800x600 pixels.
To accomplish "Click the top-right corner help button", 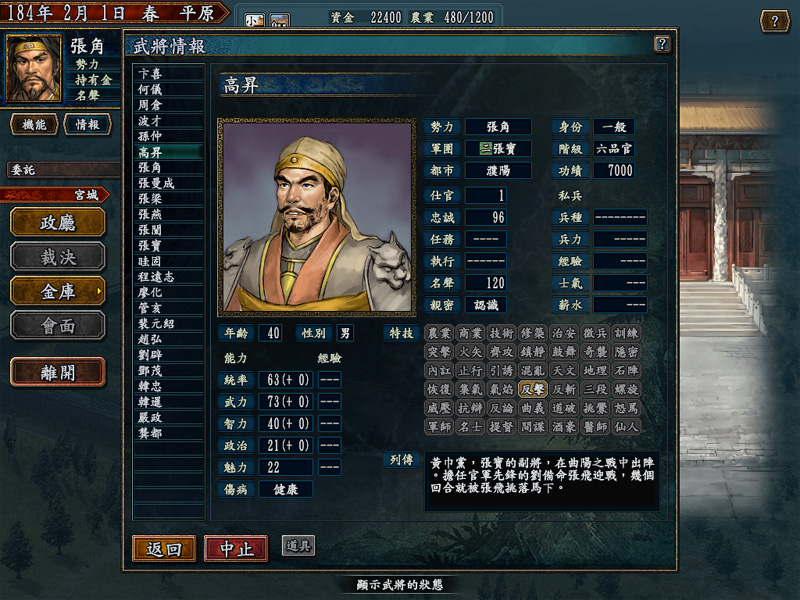I will coord(774,20).
